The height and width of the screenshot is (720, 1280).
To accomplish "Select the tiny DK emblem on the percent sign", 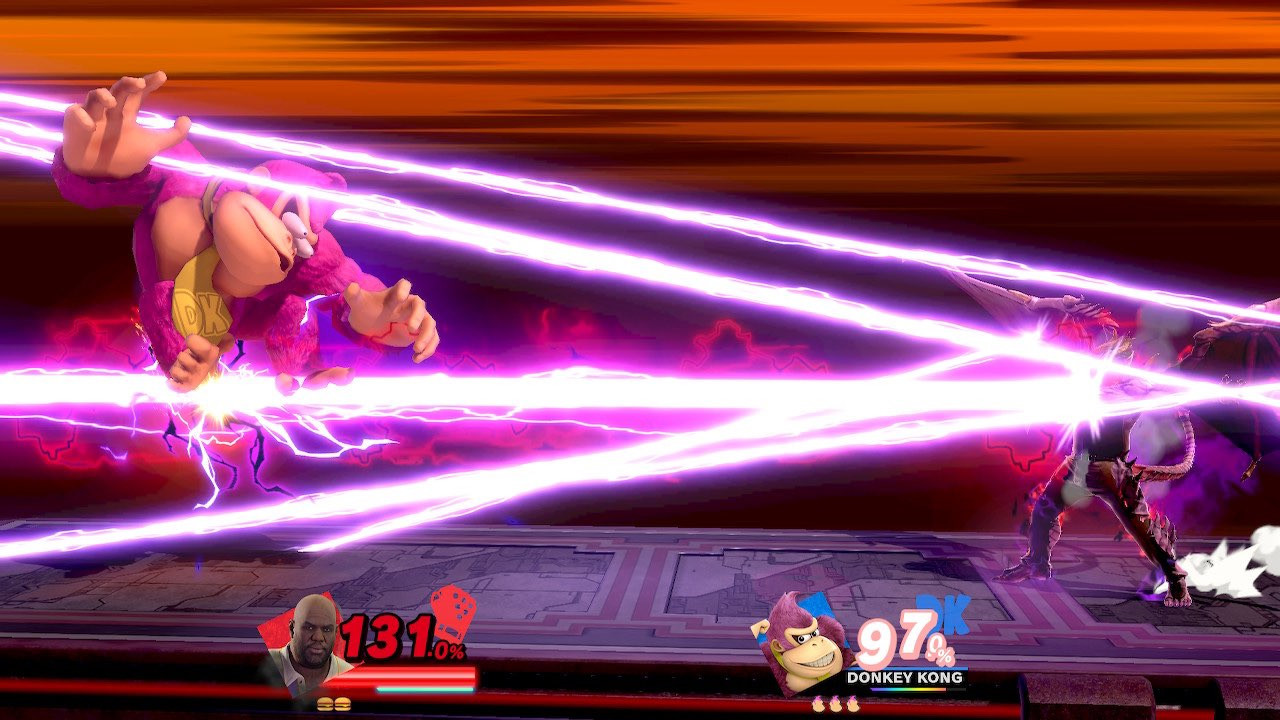I will [x=947, y=654].
